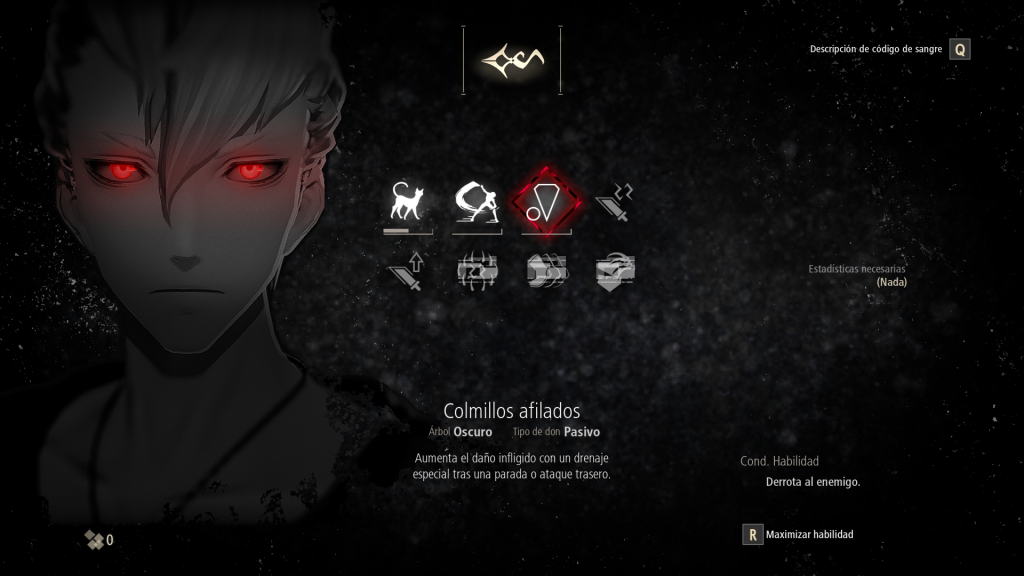1024x576 pixels.
Task: Select the cat silhouette gift icon
Action: [406, 203]
